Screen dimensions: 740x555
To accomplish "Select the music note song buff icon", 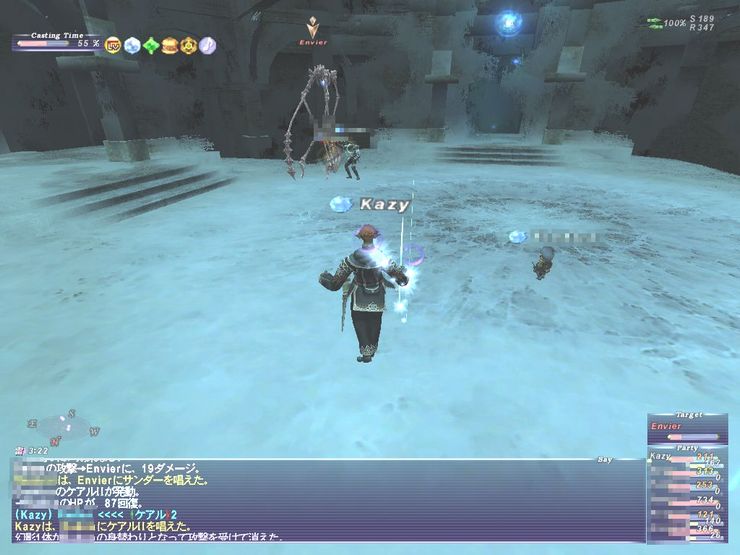I will point(207,45).
